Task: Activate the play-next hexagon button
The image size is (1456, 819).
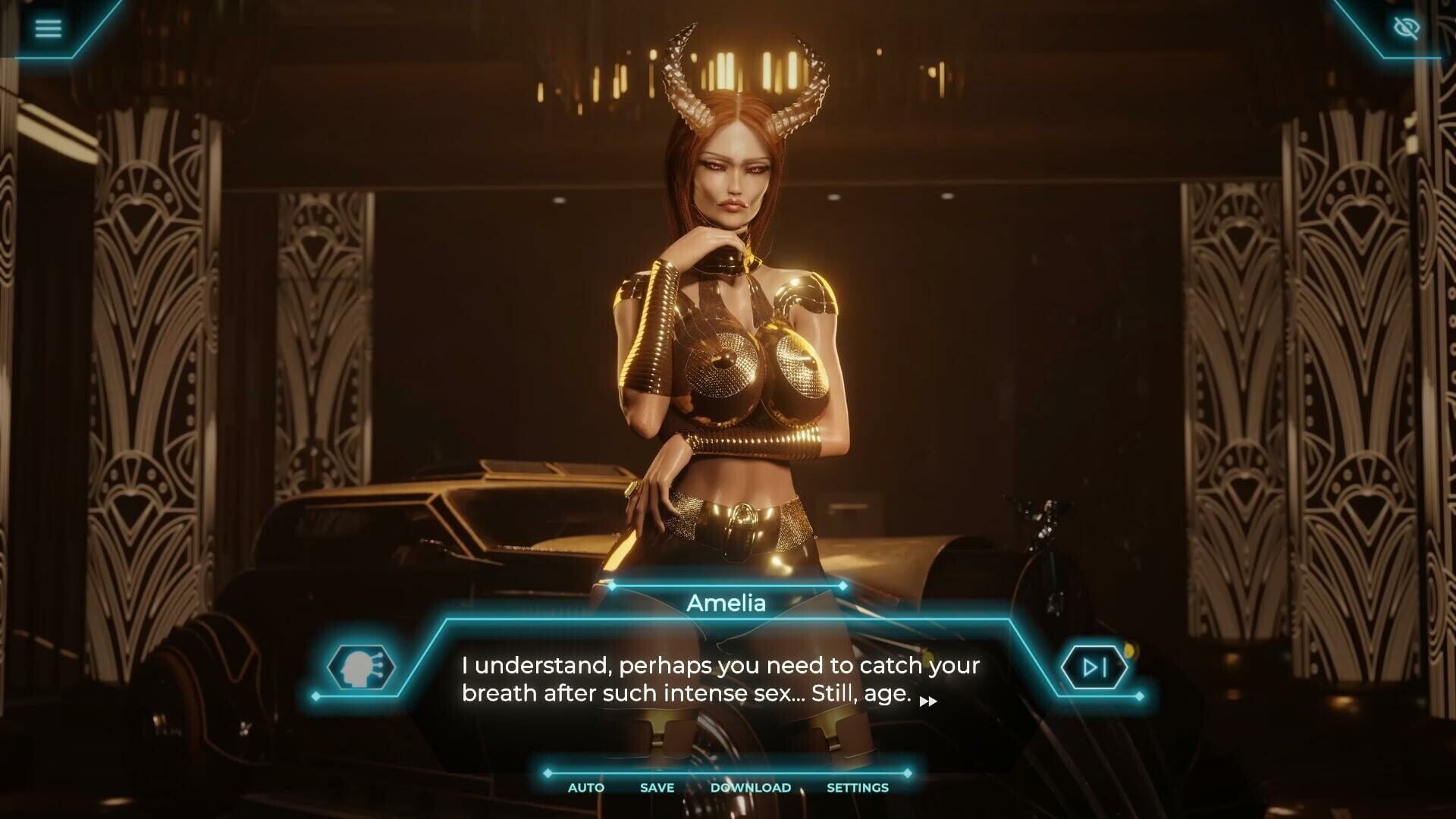Action: [x=1095, y=666]
